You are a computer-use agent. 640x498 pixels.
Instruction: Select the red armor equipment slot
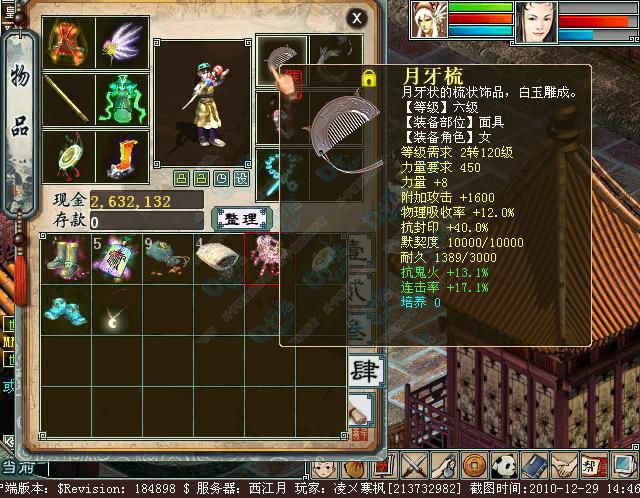pos(70,42)
